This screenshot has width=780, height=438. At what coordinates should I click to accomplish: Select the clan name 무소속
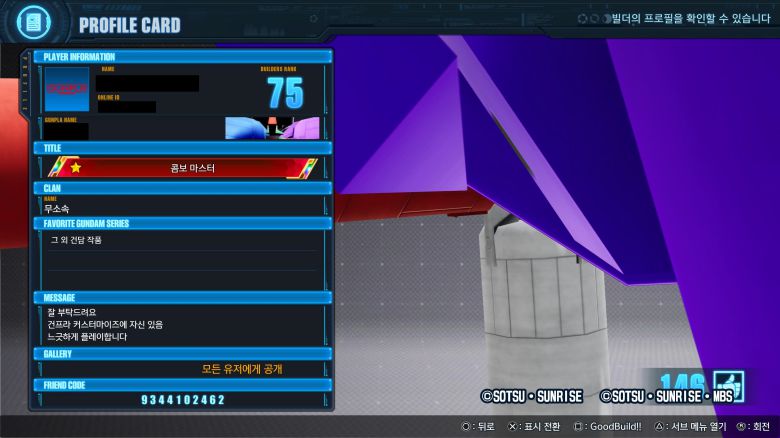(58, 209)
